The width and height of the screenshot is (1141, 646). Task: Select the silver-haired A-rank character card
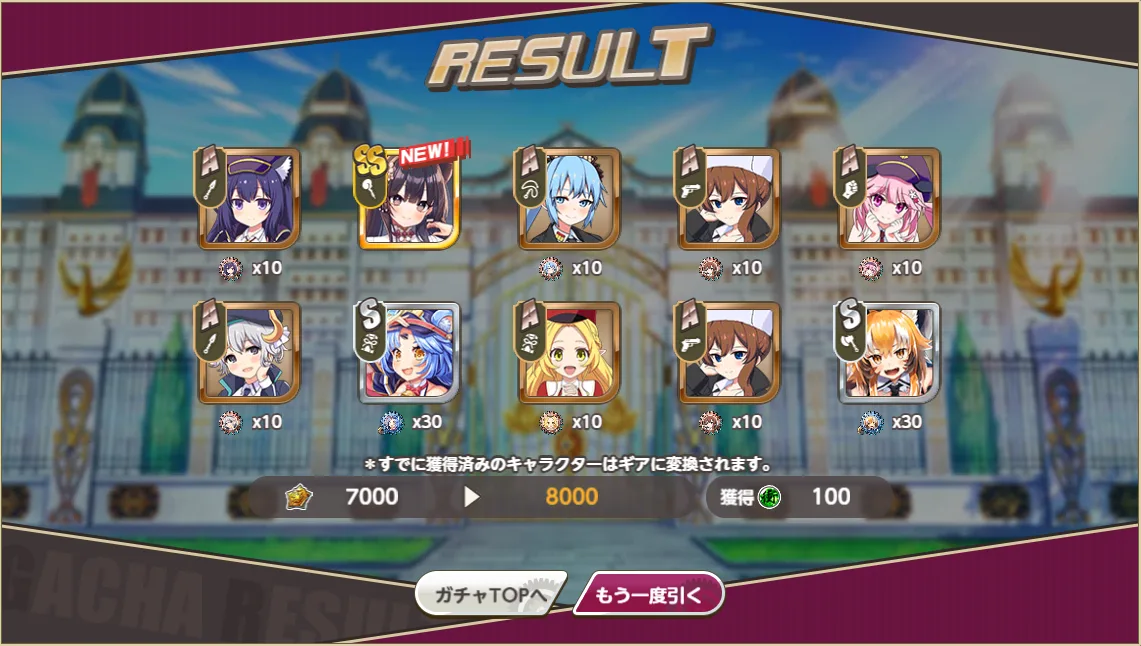(249, 353)
